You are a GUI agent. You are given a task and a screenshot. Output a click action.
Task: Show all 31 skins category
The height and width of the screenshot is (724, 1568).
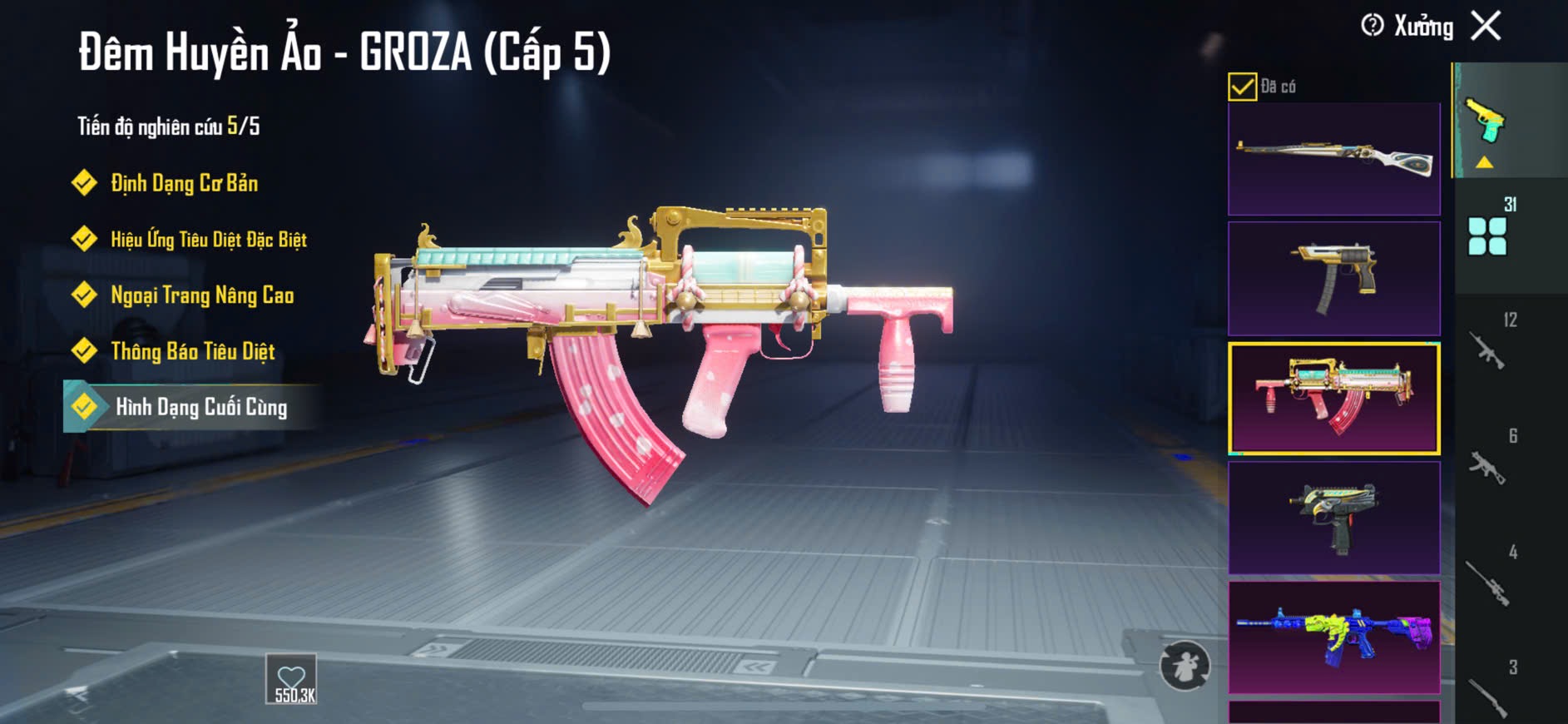(1489, 233)
